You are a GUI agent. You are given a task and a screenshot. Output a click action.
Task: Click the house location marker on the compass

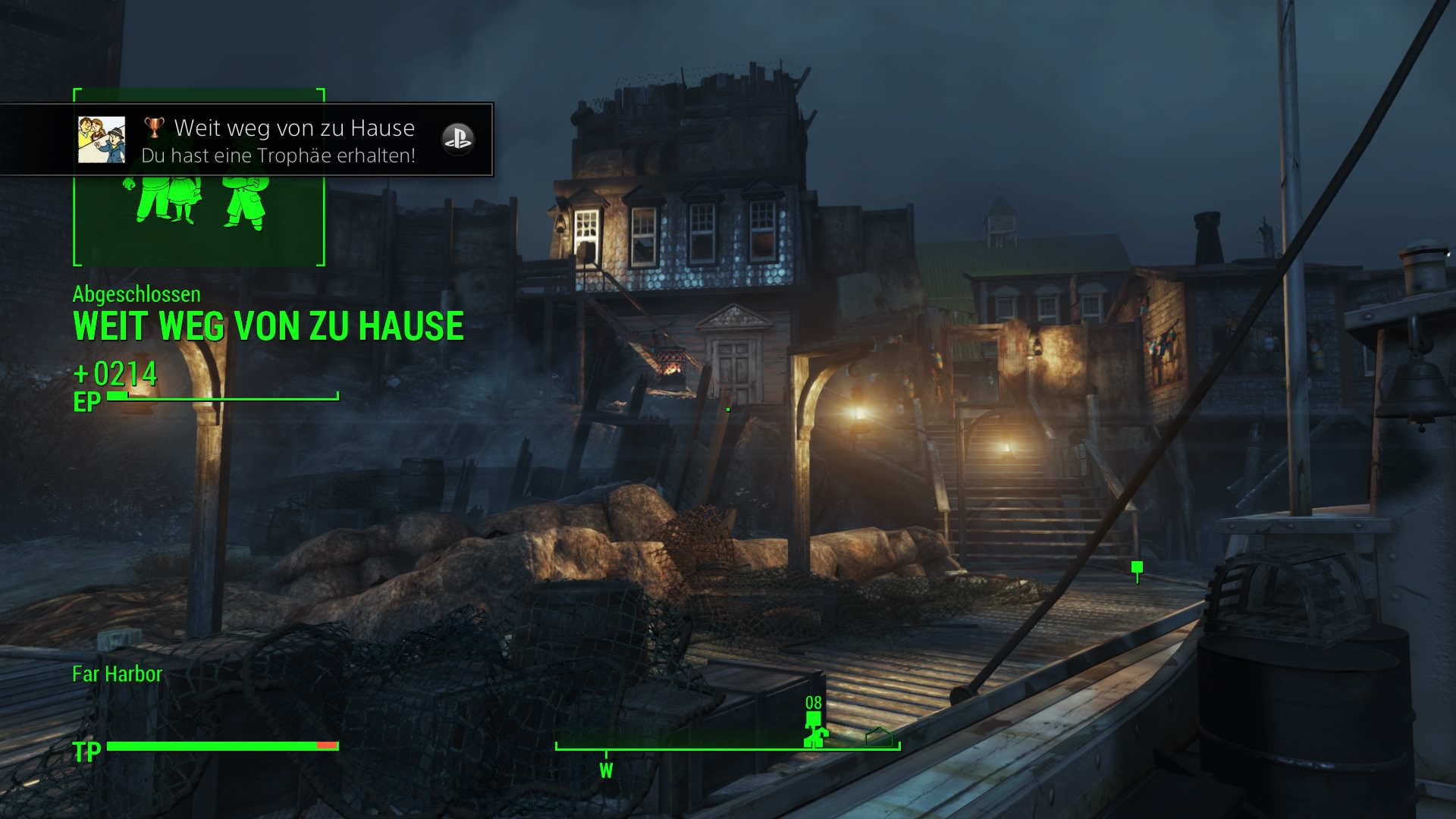point(879,736)
